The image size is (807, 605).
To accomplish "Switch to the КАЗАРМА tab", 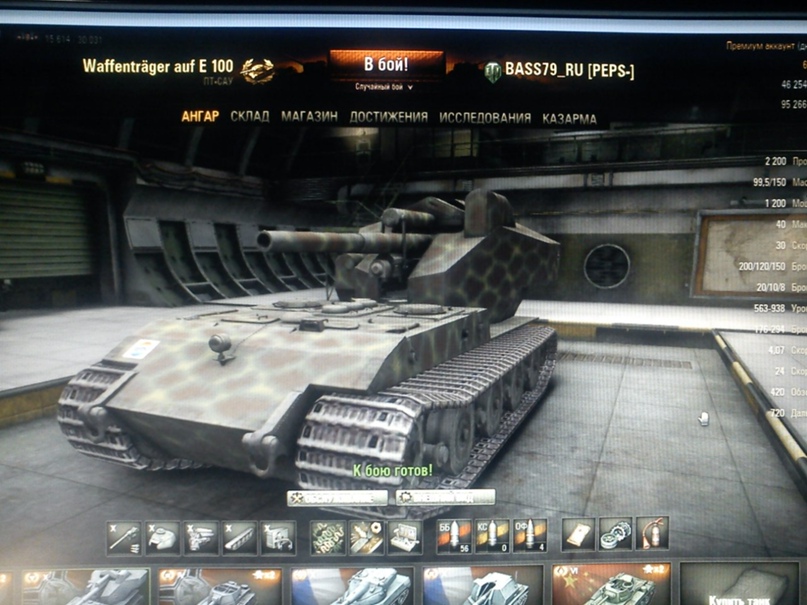I will (570, 118).
